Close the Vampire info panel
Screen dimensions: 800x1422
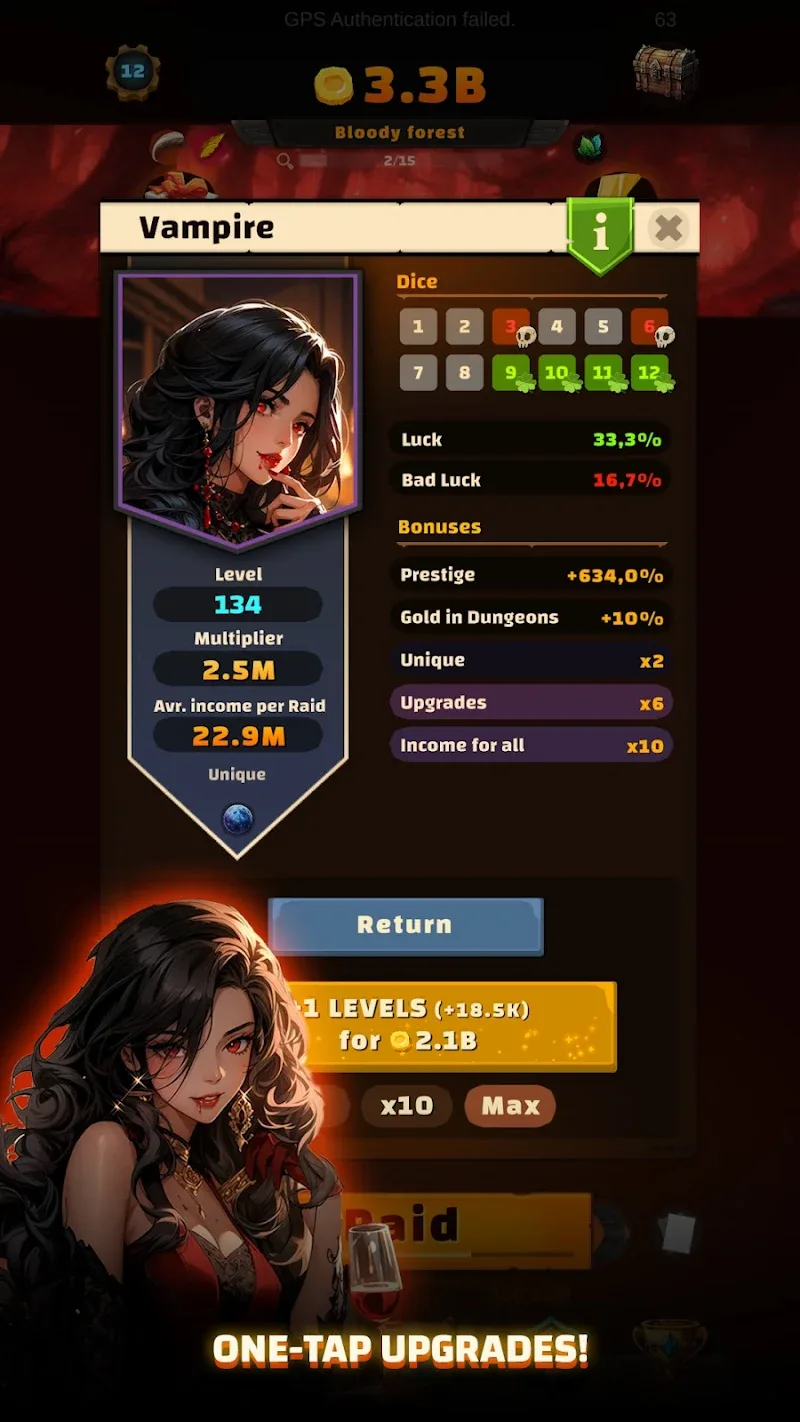pyautogui.click(x=668, y=228)
